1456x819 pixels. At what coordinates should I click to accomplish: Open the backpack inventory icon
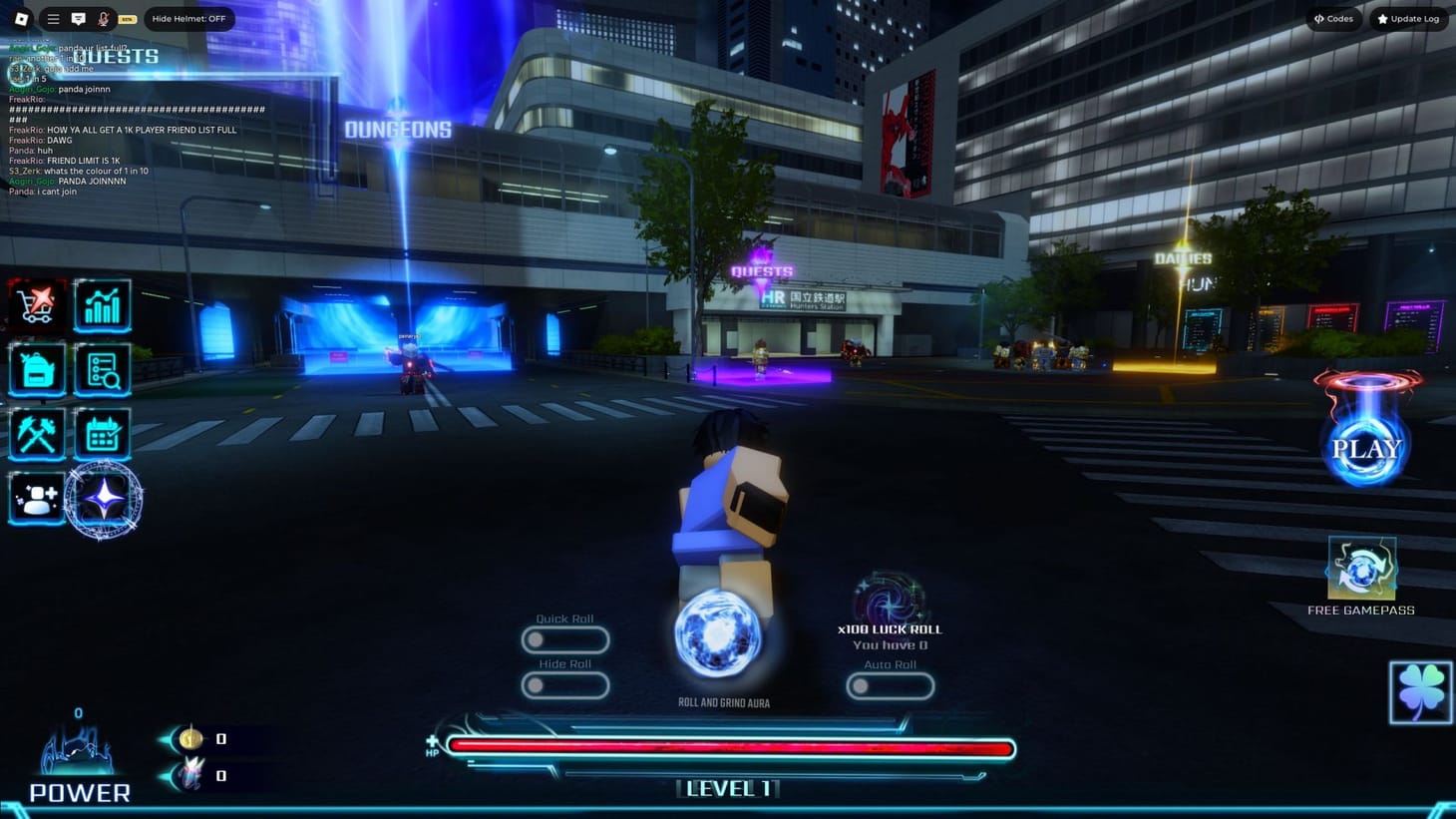click(x=37, y=369)
